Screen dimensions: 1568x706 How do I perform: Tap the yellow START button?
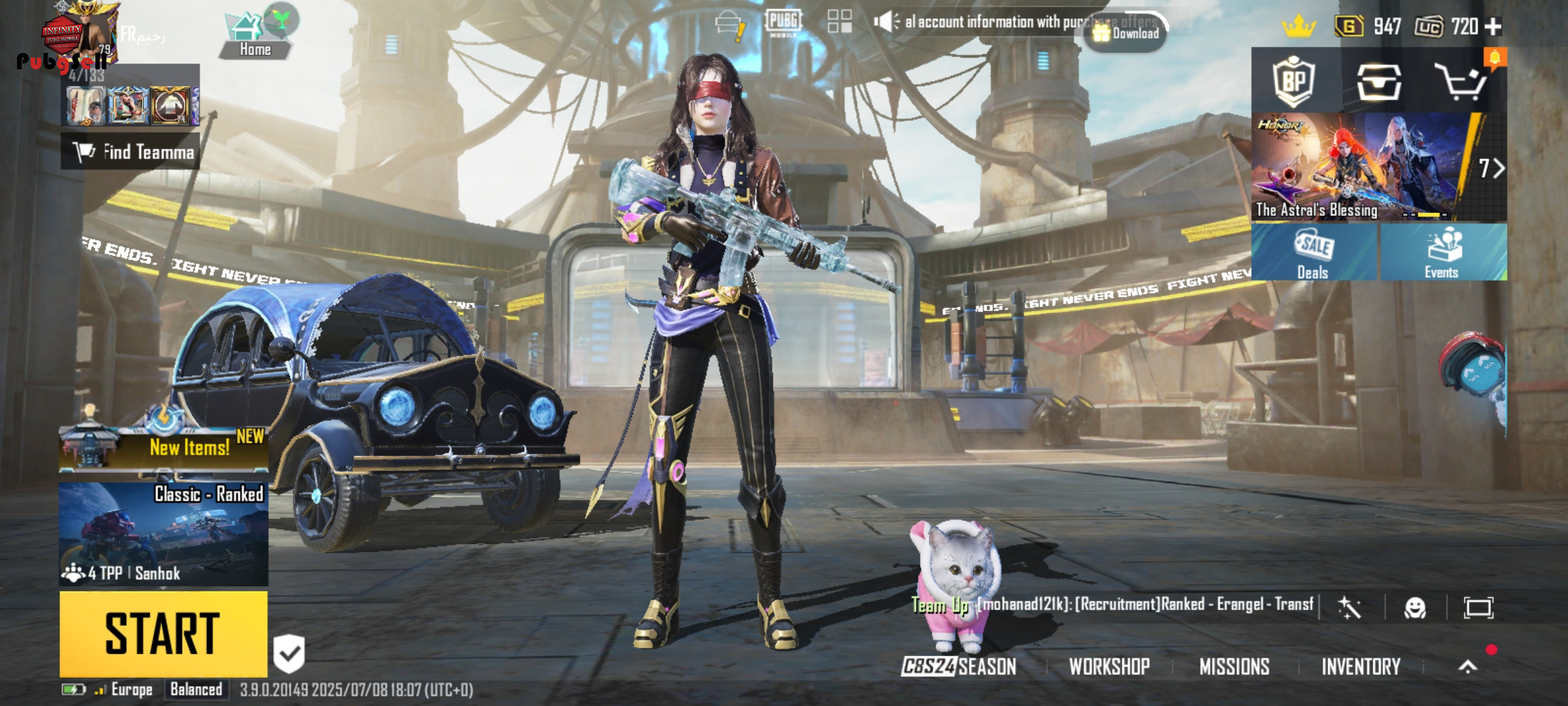[163, 633]
